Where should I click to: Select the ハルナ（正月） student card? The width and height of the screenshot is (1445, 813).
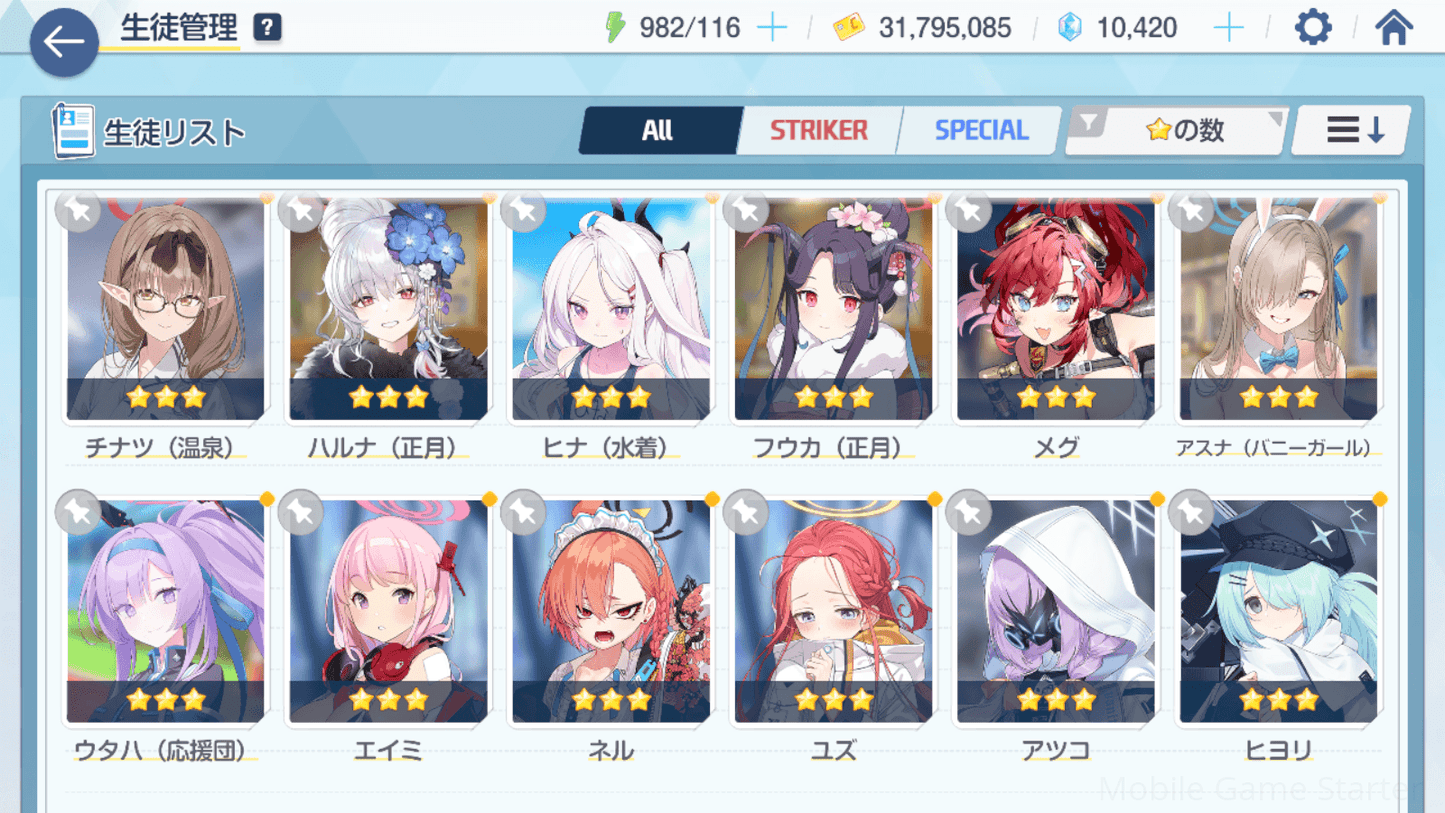(x=388, y=310)
